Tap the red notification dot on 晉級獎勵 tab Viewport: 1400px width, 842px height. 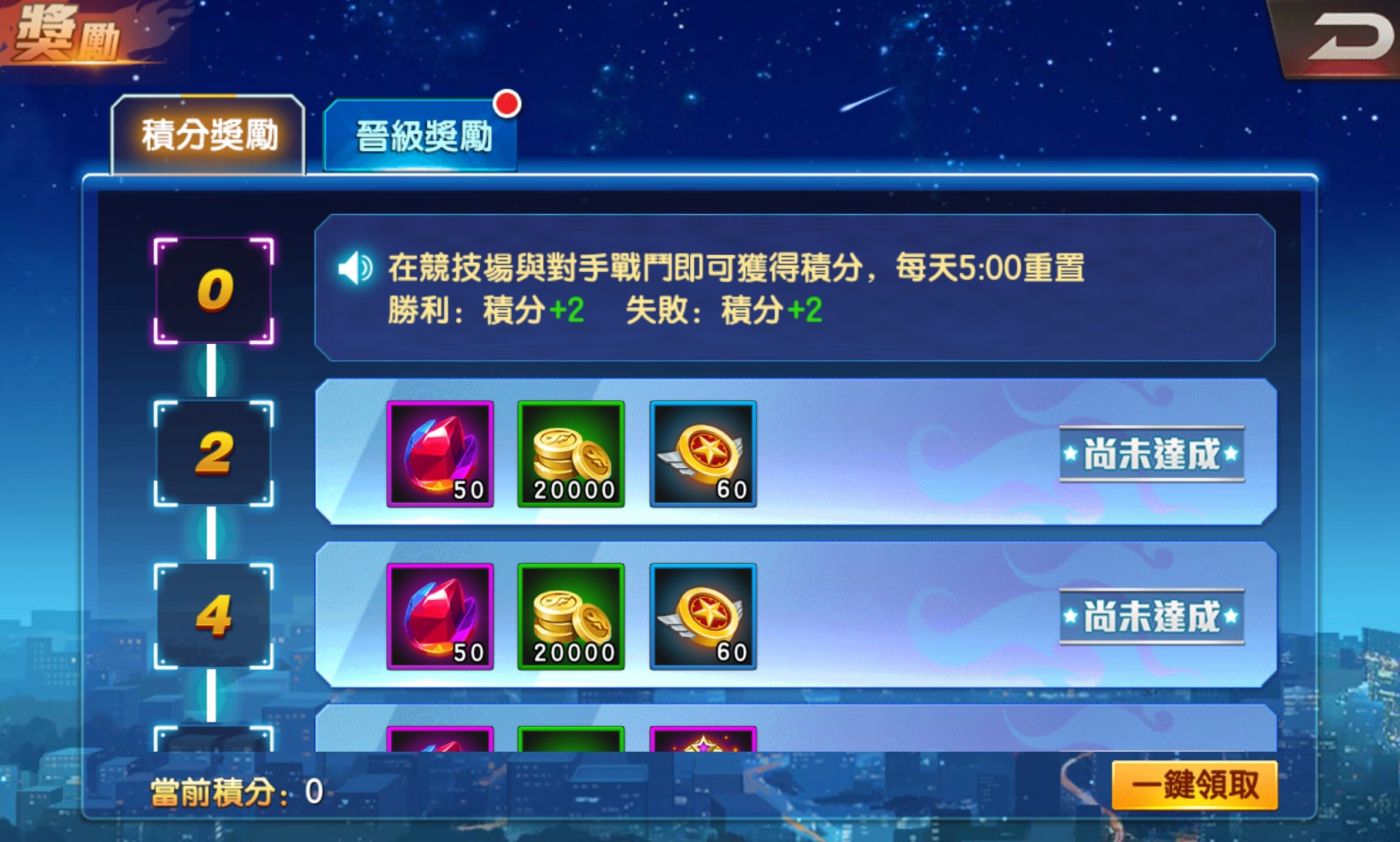(x=508, y=104)
